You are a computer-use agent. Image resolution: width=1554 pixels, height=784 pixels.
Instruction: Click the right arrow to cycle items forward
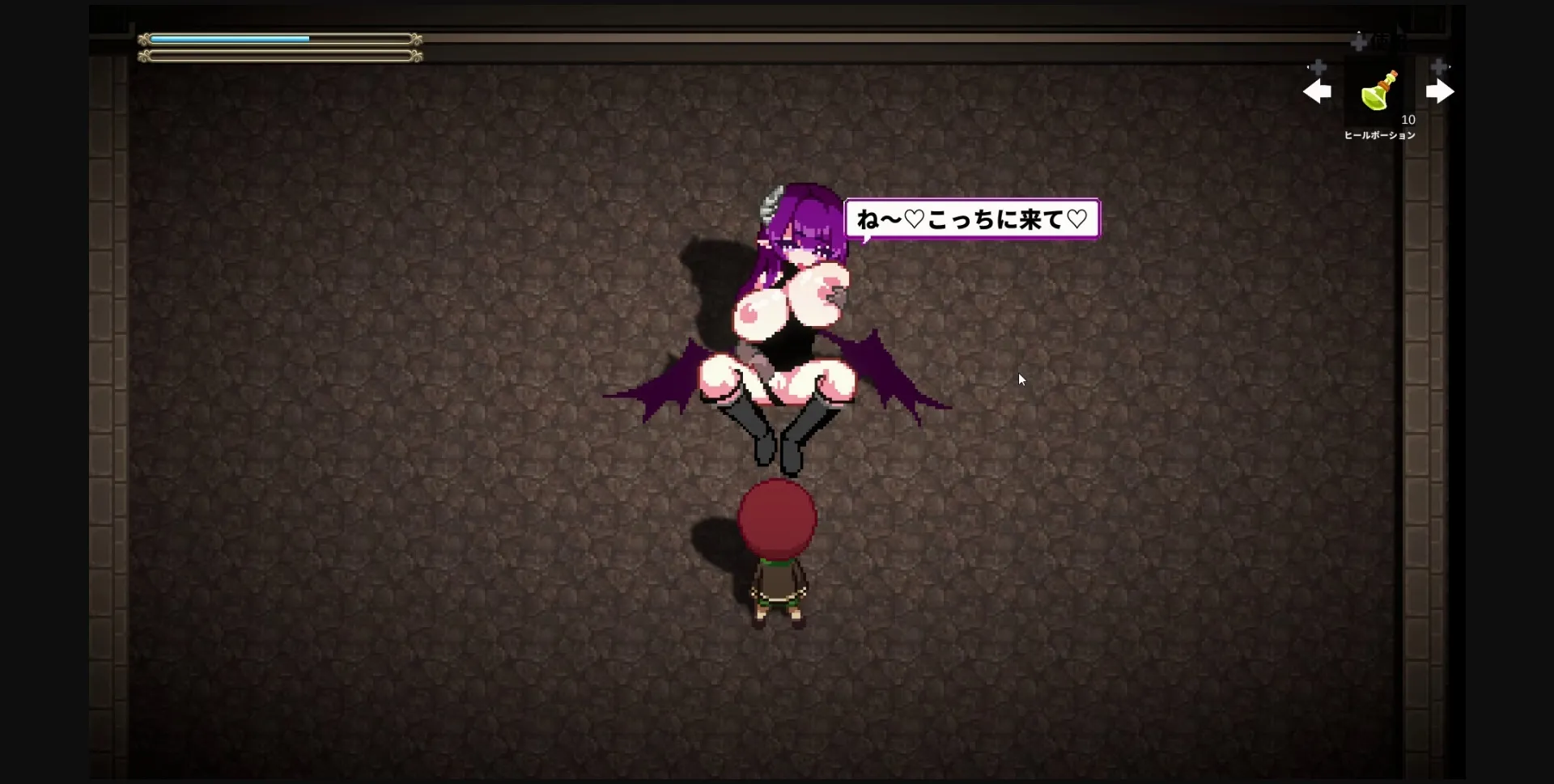tap(1441, 91)
